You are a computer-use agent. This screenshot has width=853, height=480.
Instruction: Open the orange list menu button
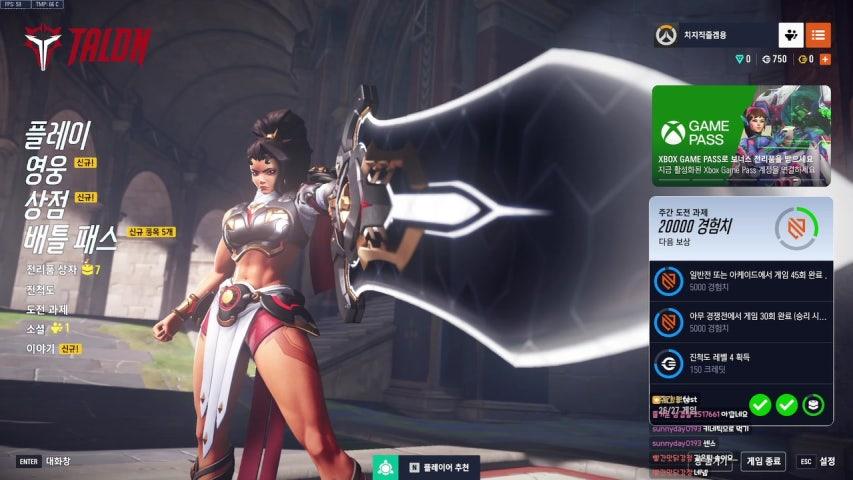click(x=818, y=36)
